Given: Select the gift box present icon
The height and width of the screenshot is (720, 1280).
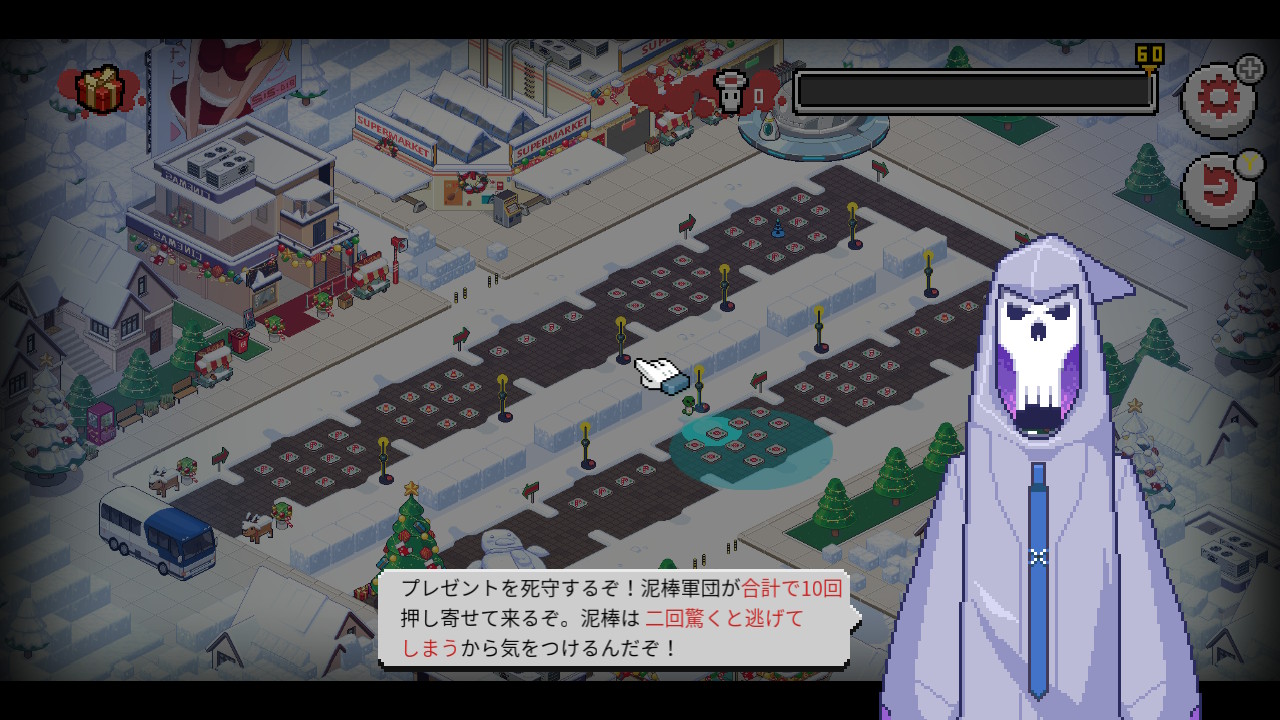Looking at the screenshot, I should pos(100,90).
